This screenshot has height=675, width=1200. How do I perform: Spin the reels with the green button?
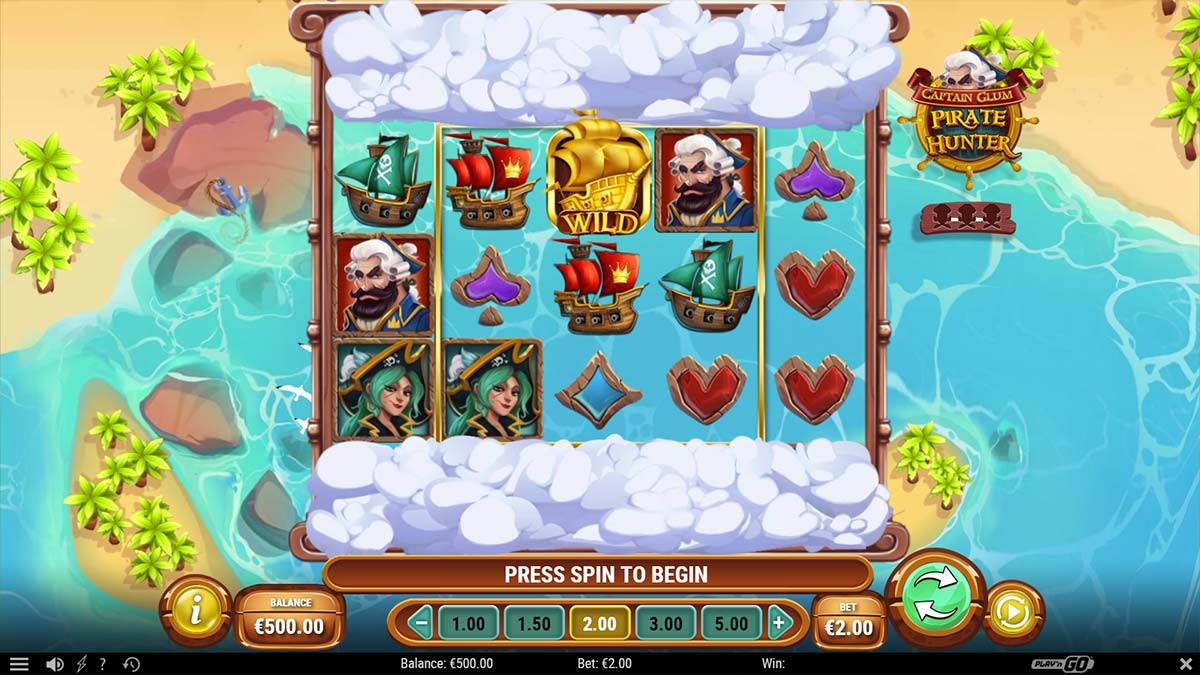[x=936, y=599]
